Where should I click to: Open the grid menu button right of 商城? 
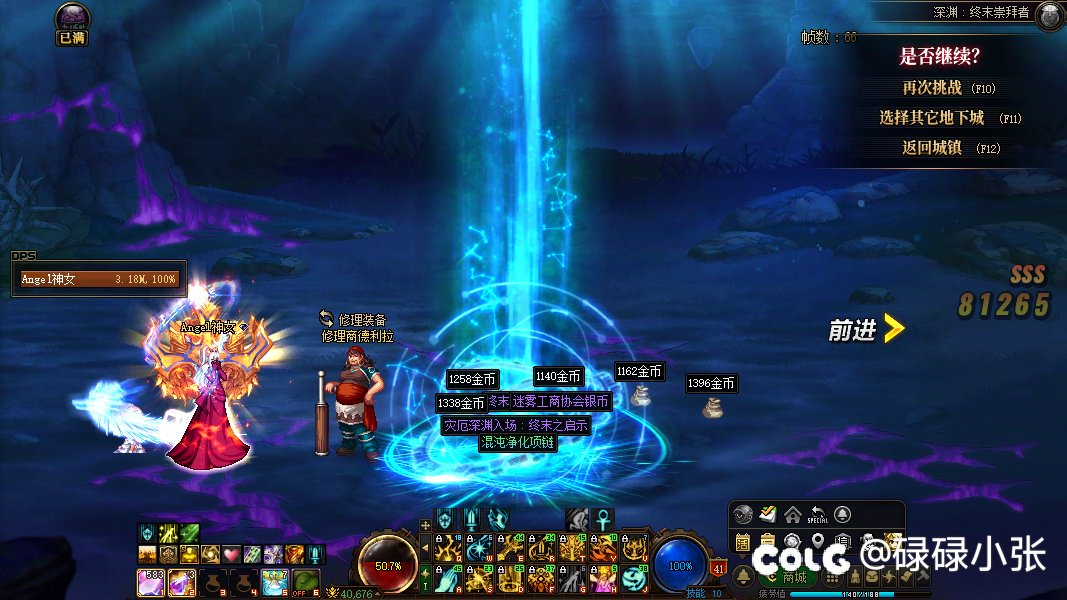[832, 577]
